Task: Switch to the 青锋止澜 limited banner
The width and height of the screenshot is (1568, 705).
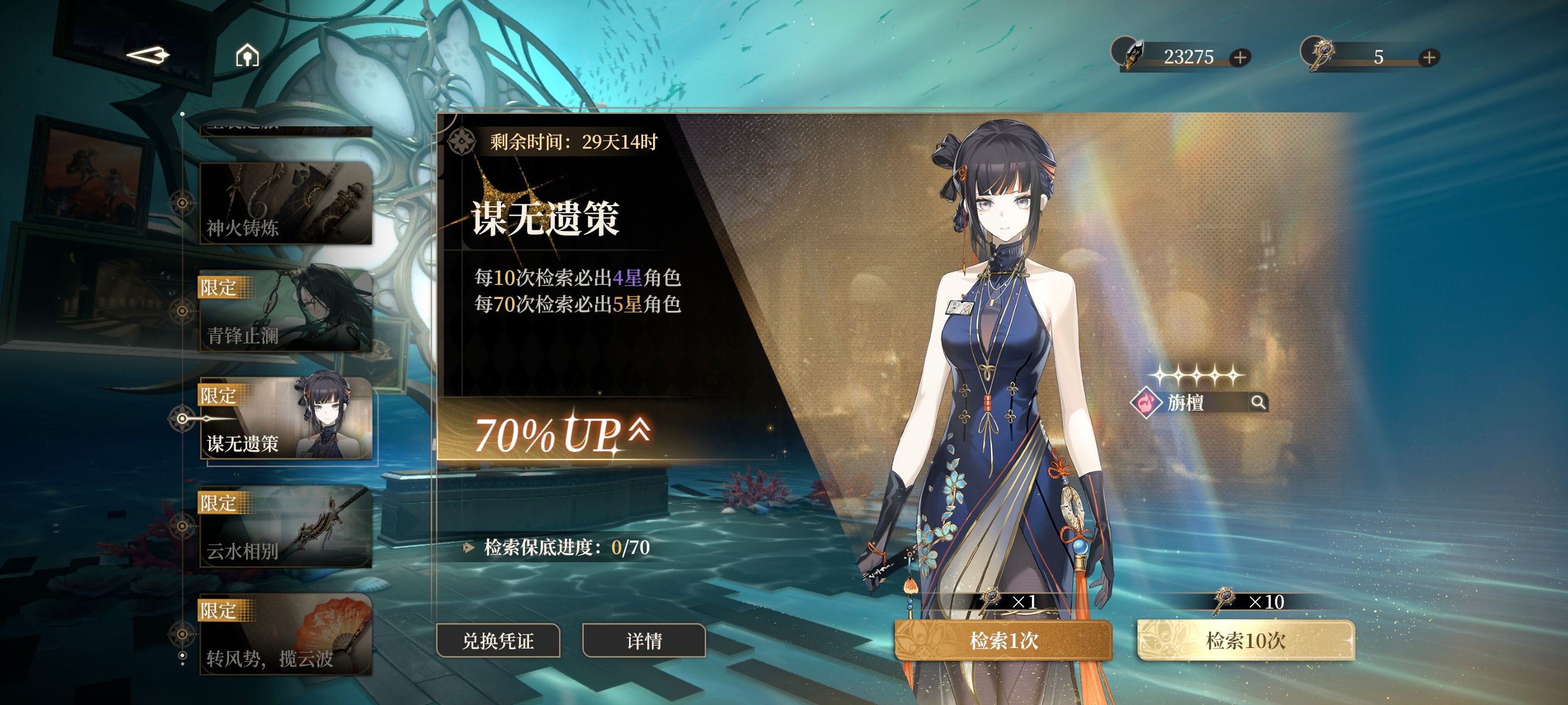Action: [285, 311]
